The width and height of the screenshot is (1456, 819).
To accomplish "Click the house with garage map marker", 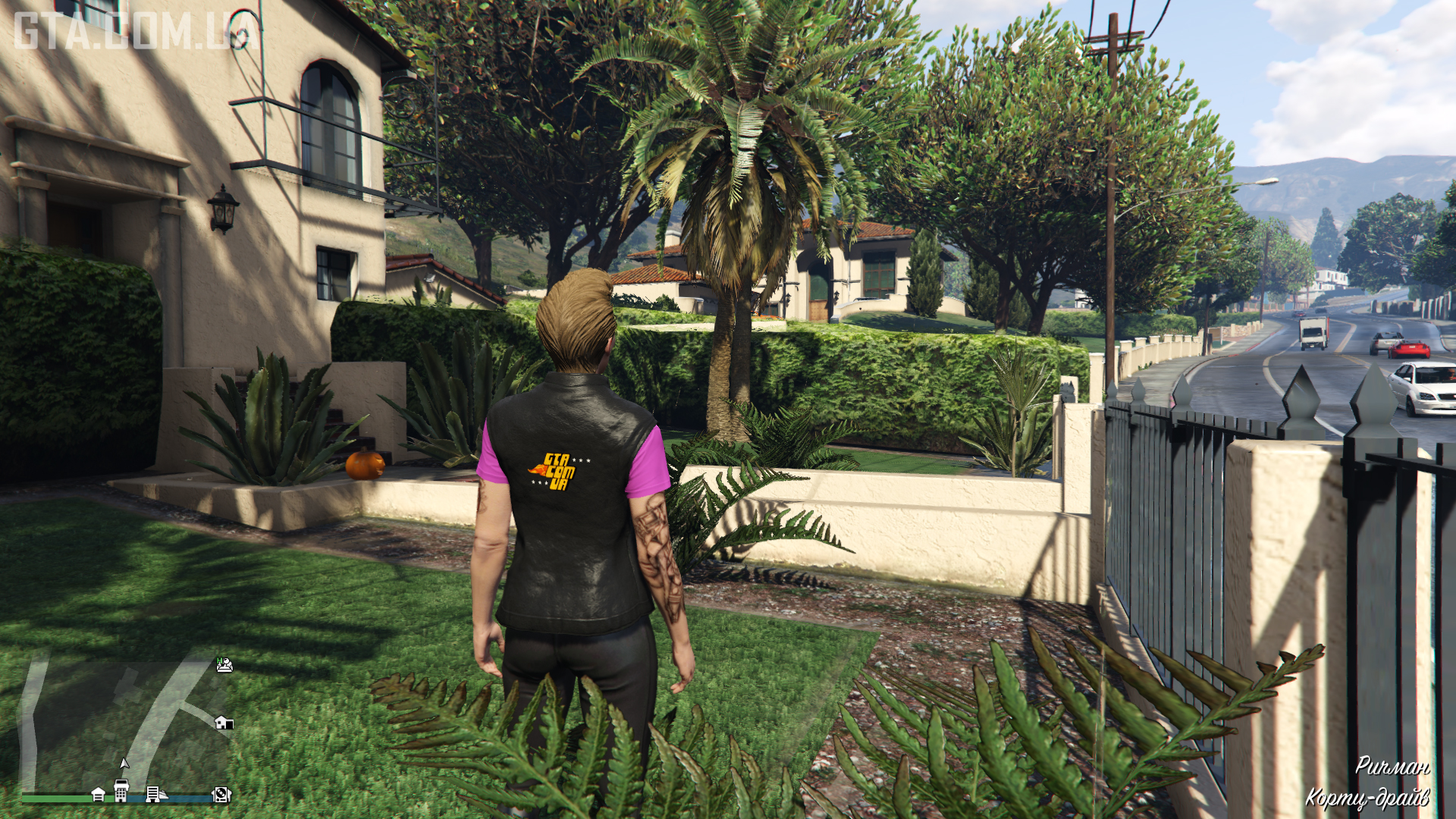I will [x=224, y=722].
